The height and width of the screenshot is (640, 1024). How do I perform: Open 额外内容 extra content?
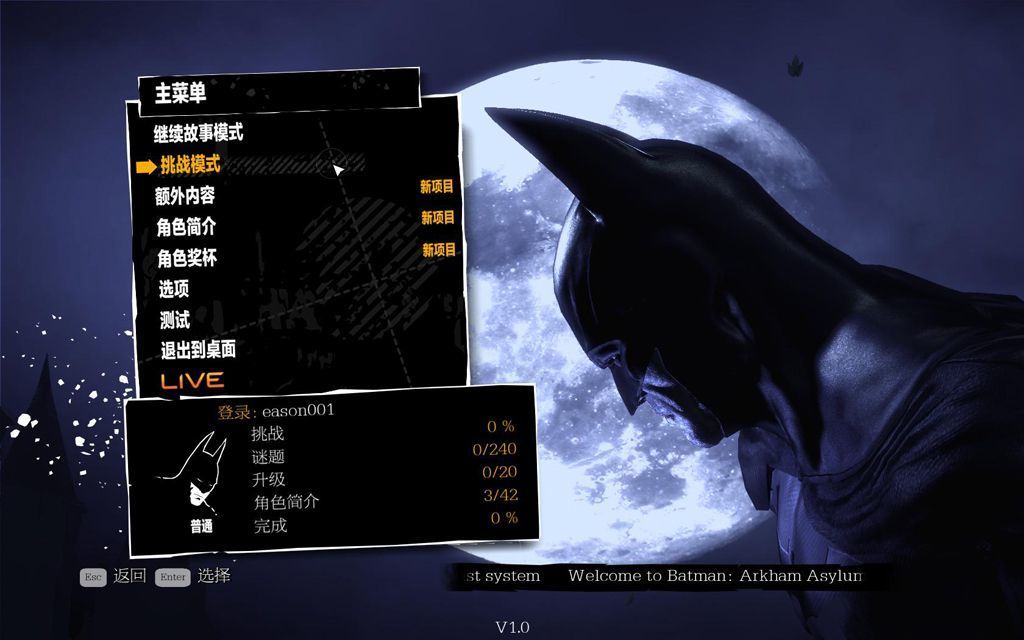(x=185, y=196)
